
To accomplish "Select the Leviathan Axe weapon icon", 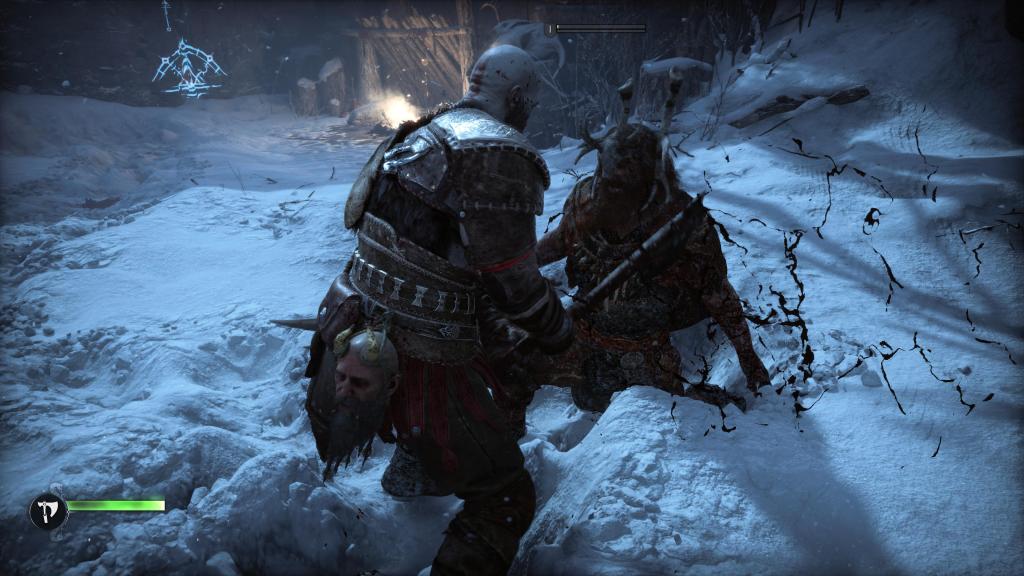I will (48, 512).
